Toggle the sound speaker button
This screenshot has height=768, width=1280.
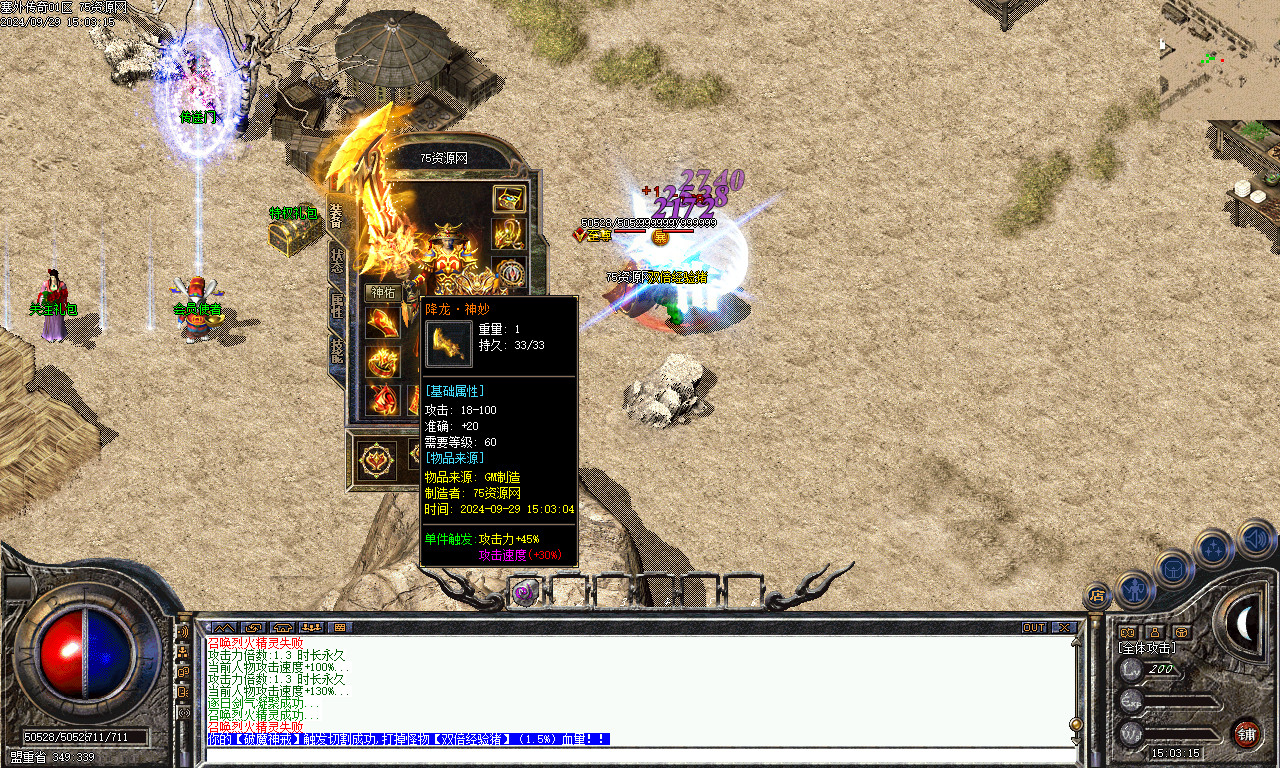(1255, 539)
